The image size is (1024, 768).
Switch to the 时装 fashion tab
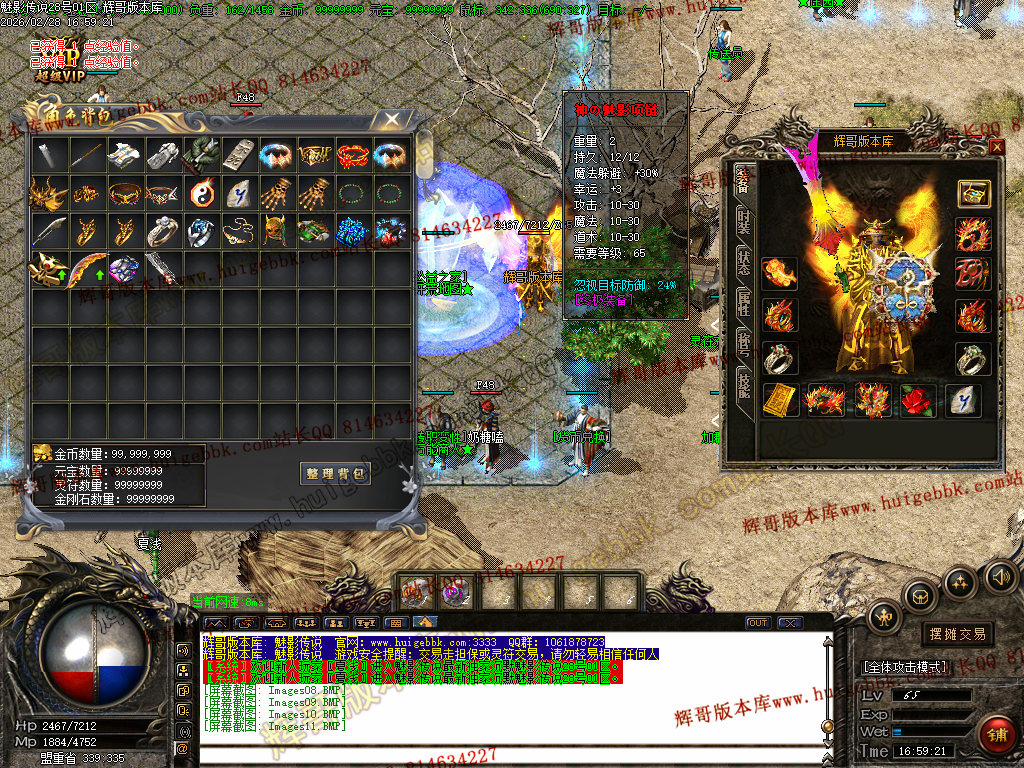(x=744, y=224)
